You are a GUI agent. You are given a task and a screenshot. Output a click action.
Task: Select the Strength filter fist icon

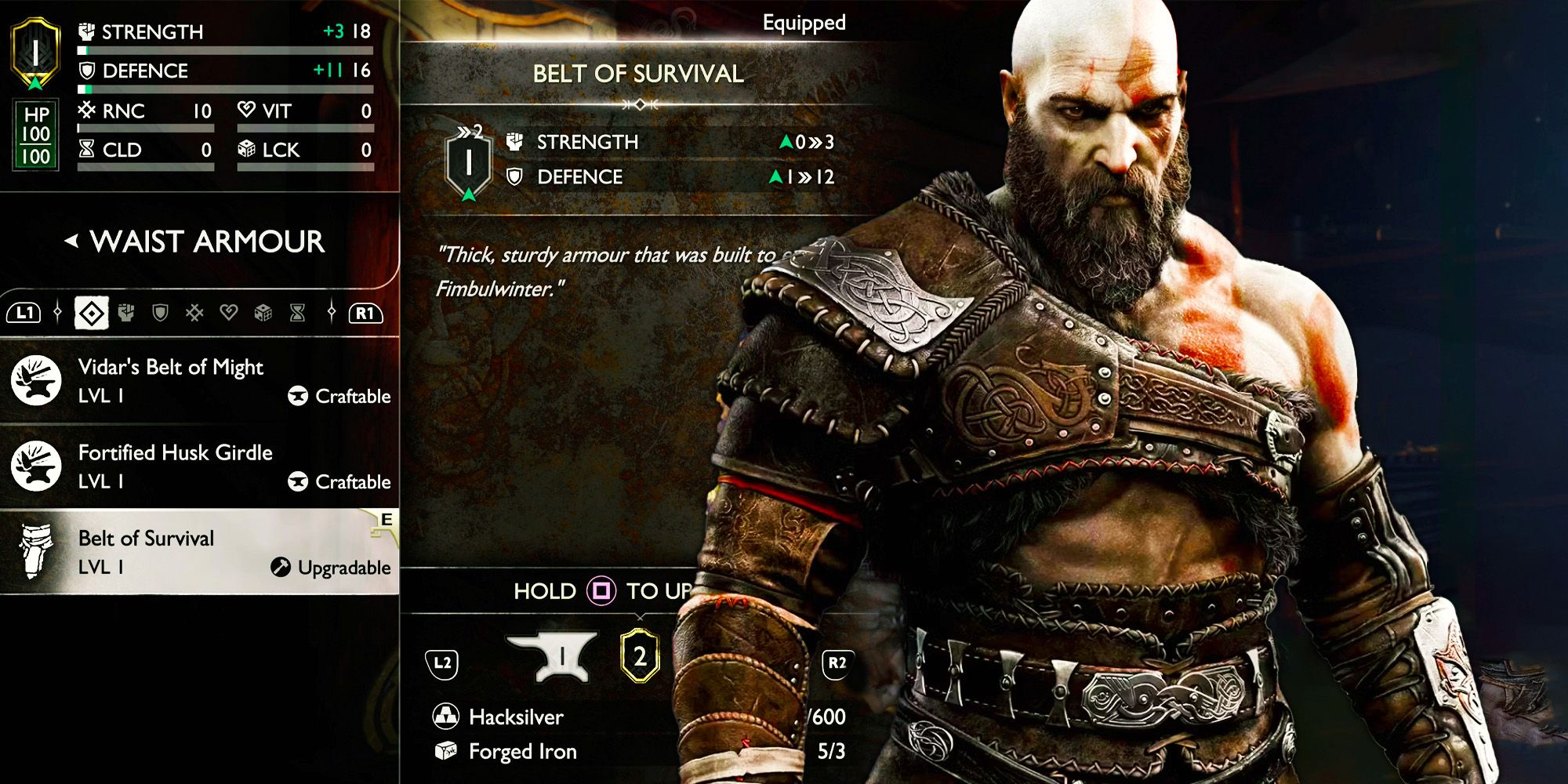pyautogui.click(x=126, y=314)
